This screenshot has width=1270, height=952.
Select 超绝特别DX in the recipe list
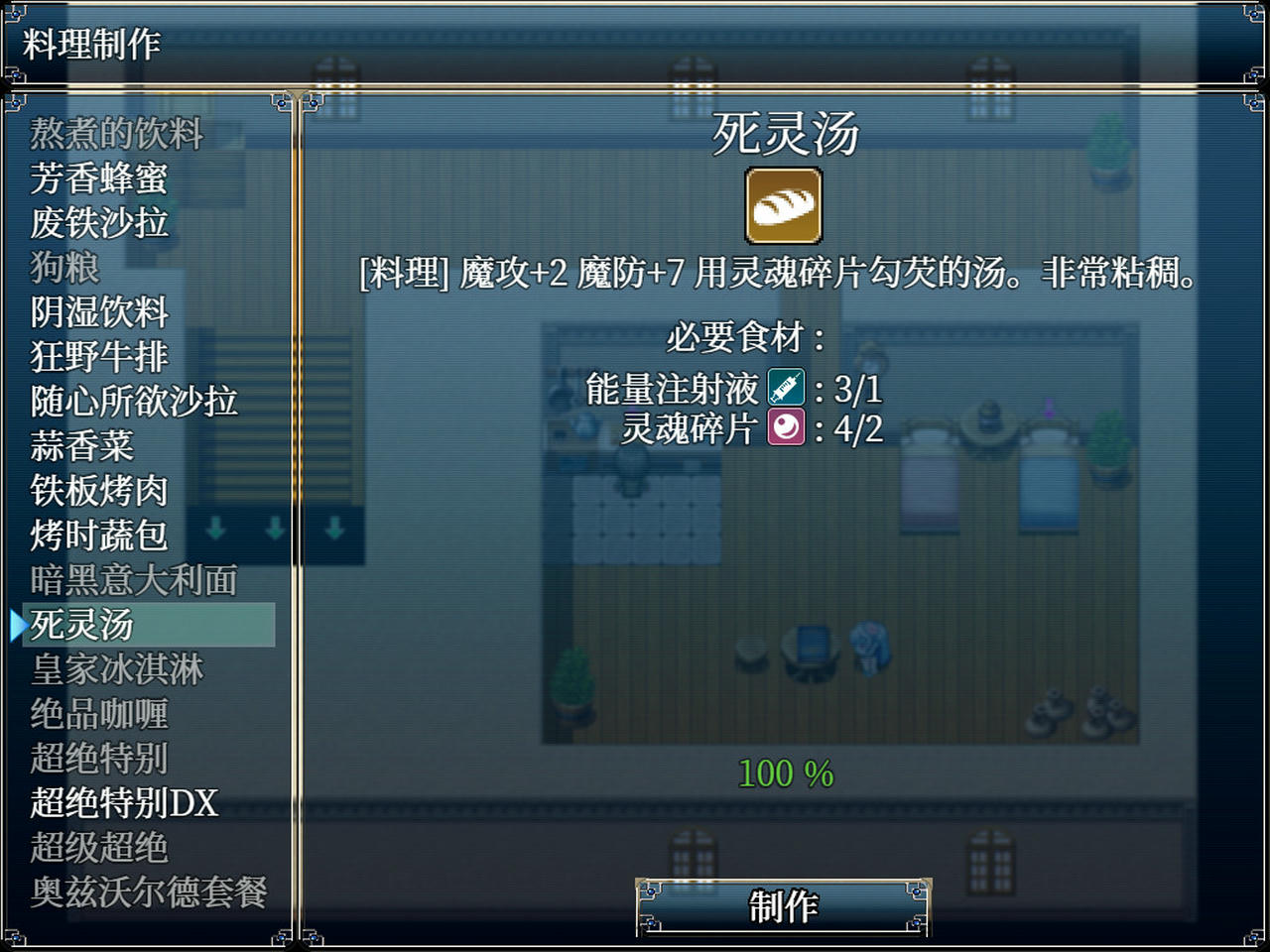(x=124, y=803)
